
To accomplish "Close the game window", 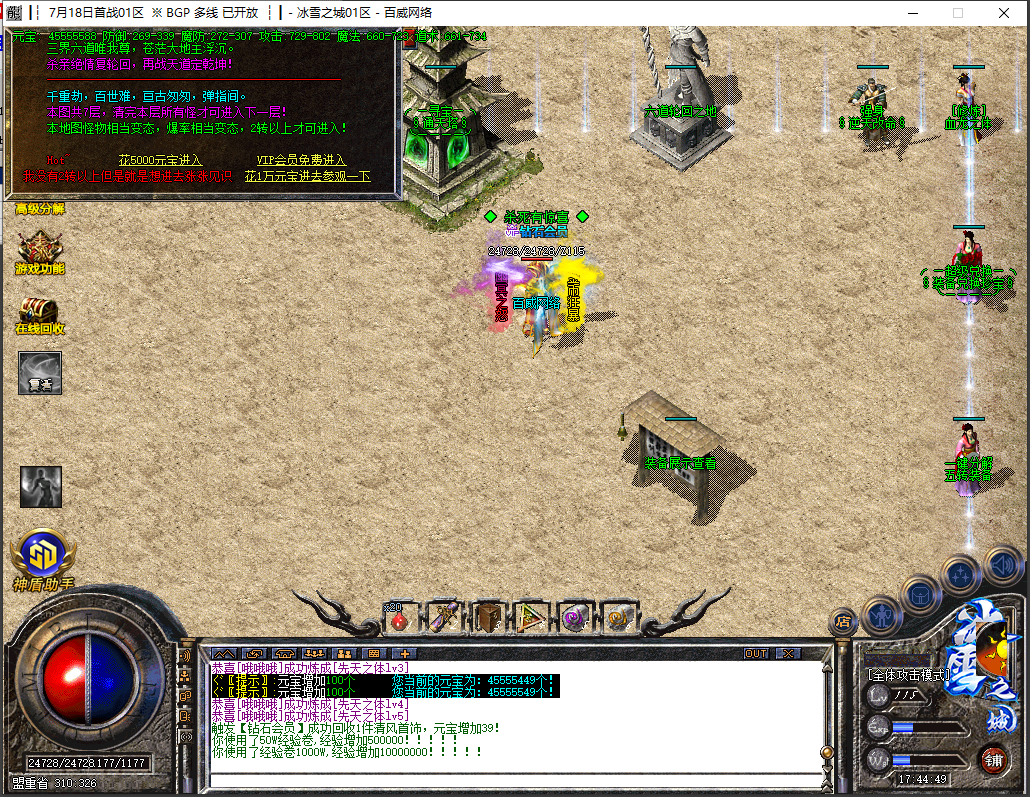I will pos(1004,13).
